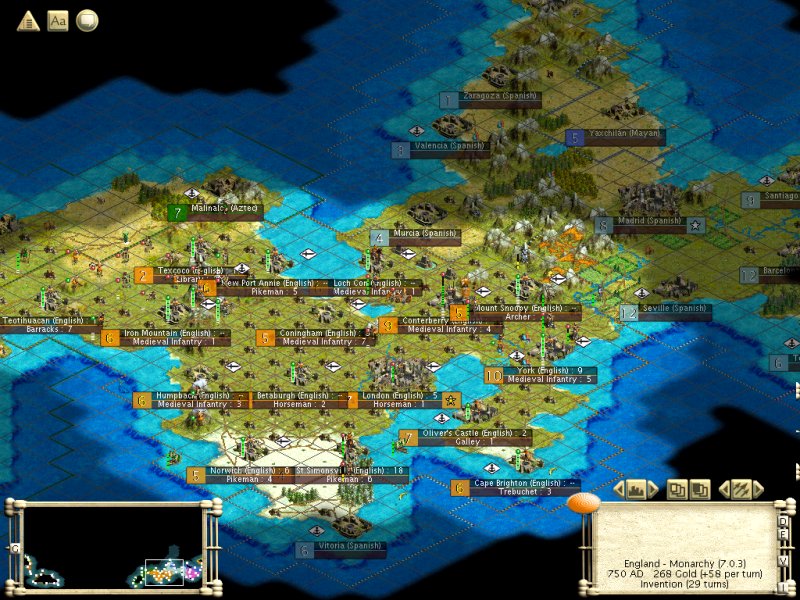Cycle to the previous city

point(619,489)
